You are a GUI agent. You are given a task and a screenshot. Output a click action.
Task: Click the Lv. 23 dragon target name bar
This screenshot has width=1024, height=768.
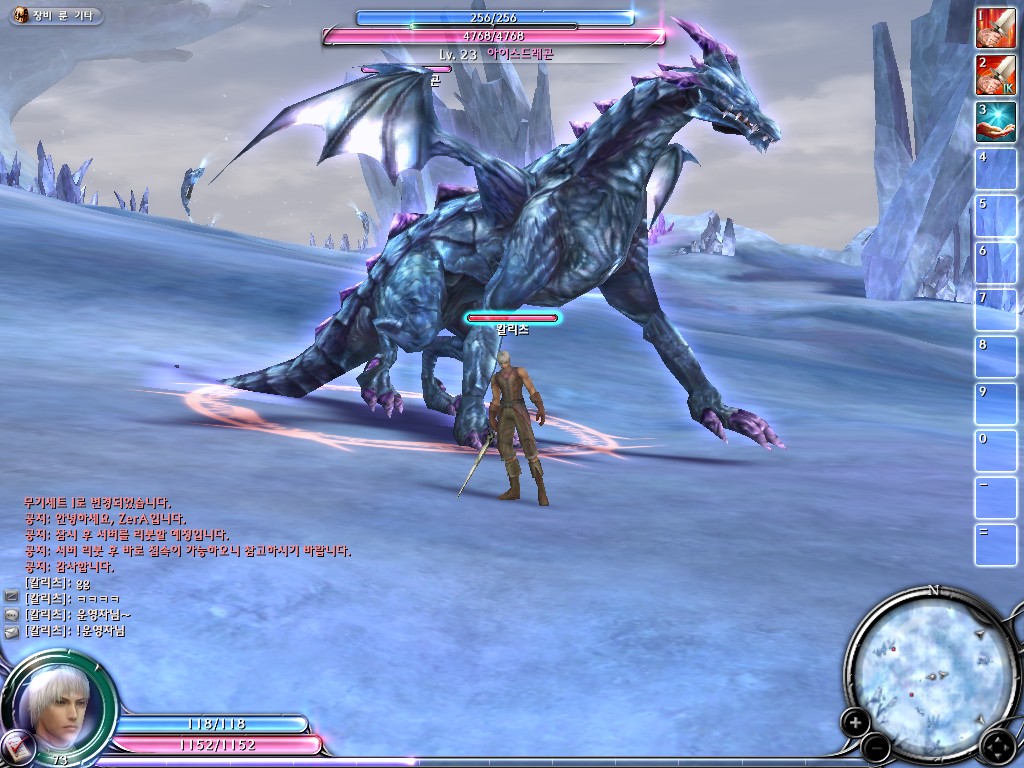494,54
